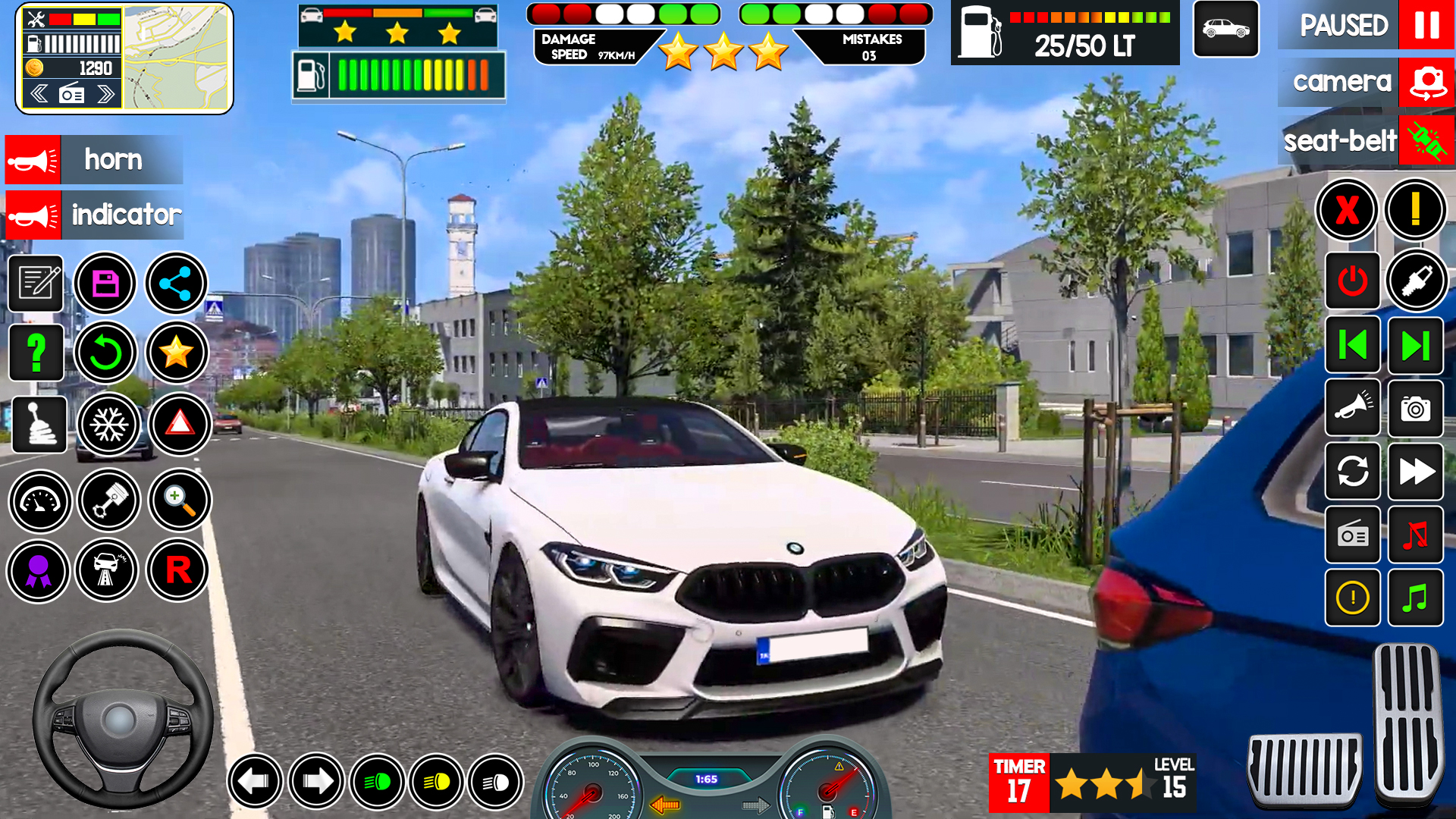The width and height of the screenshot is (1456, 819).
Task: Take a screenshot with the camera icon
Action: [x=1415, y=409]
